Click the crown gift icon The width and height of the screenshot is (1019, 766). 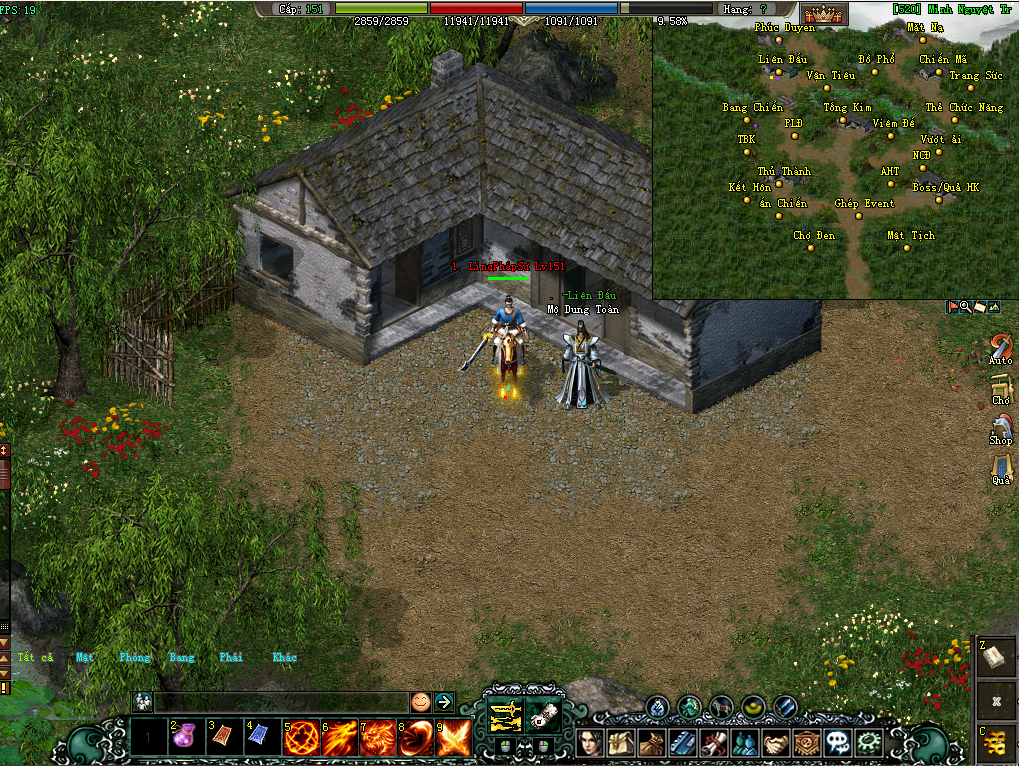(825, 14)
